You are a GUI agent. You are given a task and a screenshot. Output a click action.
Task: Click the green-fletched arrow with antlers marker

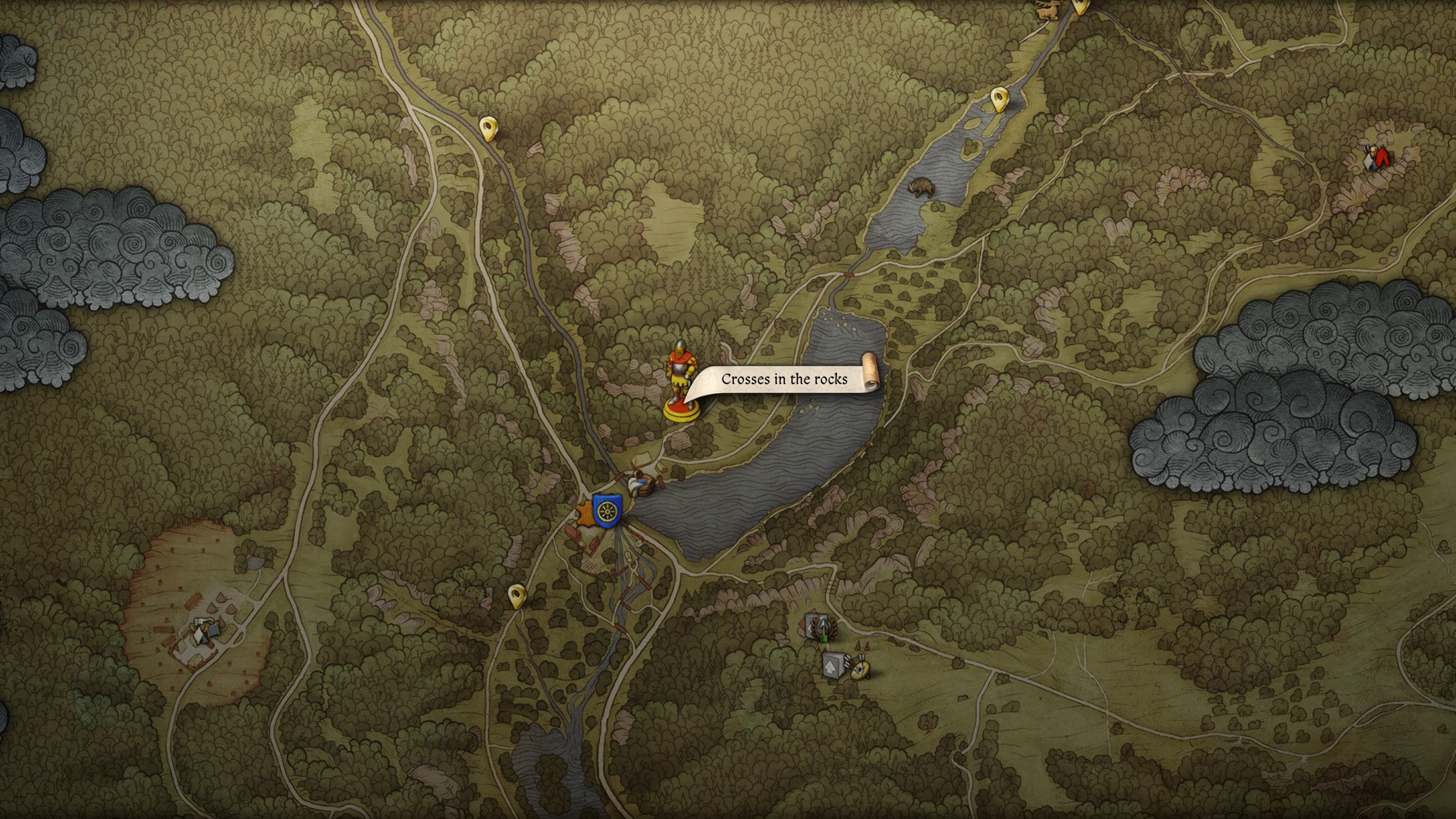pos(823,627)
